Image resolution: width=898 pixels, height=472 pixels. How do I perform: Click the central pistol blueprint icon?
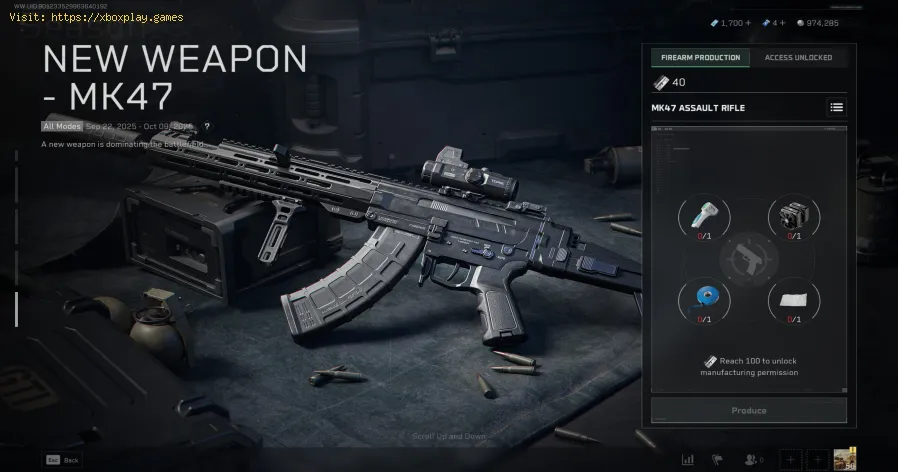(x=748, y=257)
